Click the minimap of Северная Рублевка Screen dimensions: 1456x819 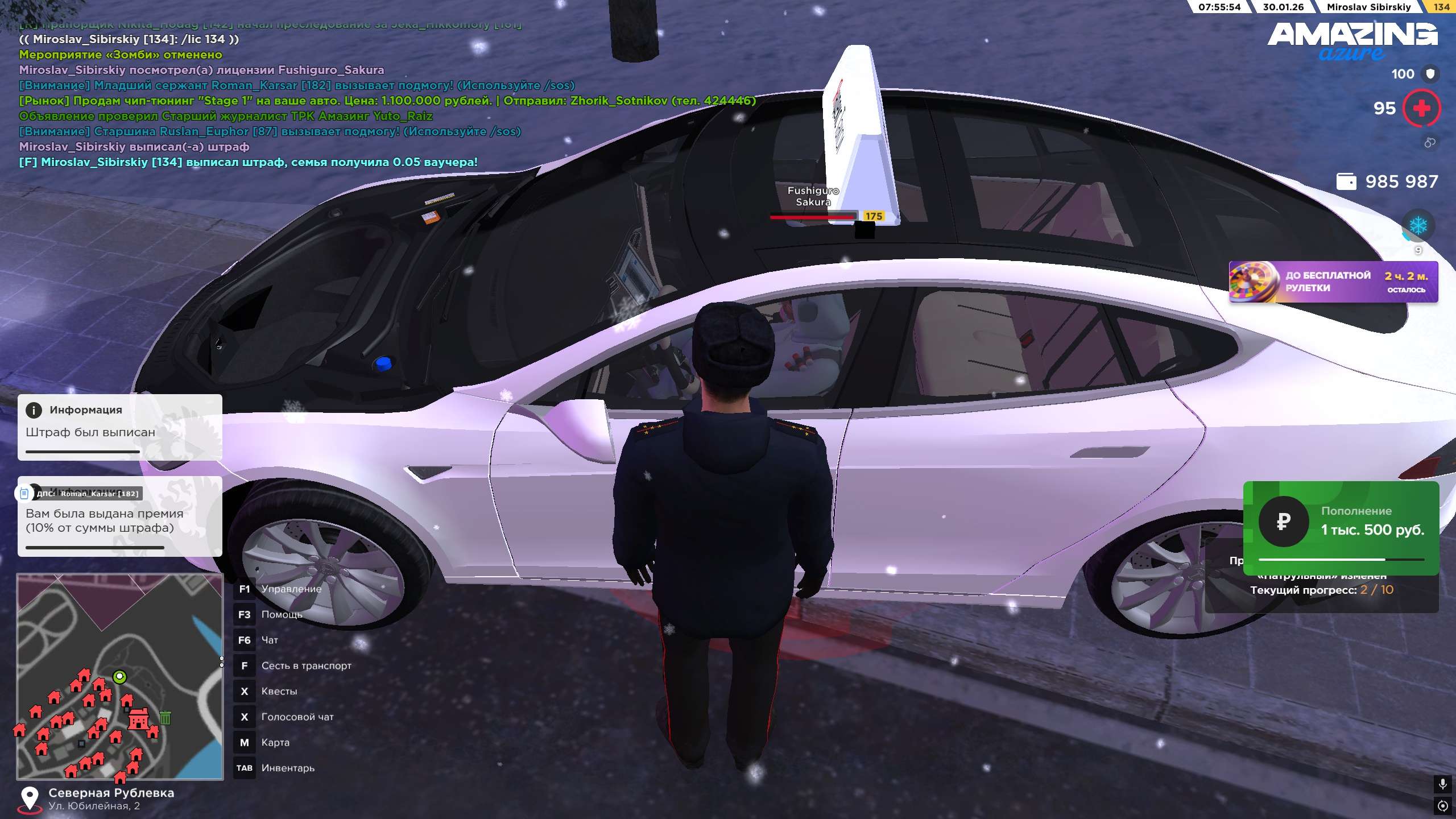(x=119, y=676)
